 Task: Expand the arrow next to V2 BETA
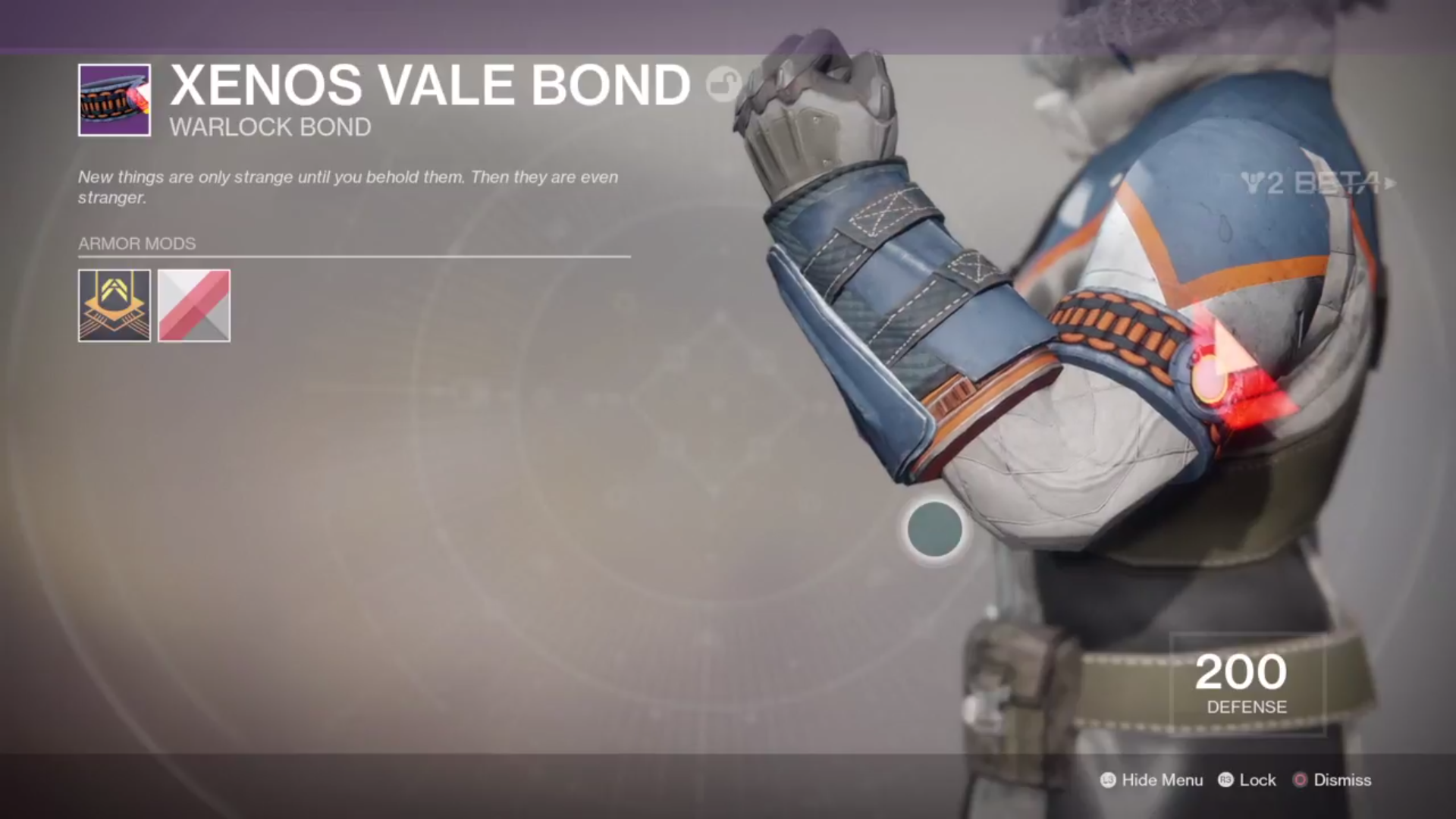point(1392,184)
